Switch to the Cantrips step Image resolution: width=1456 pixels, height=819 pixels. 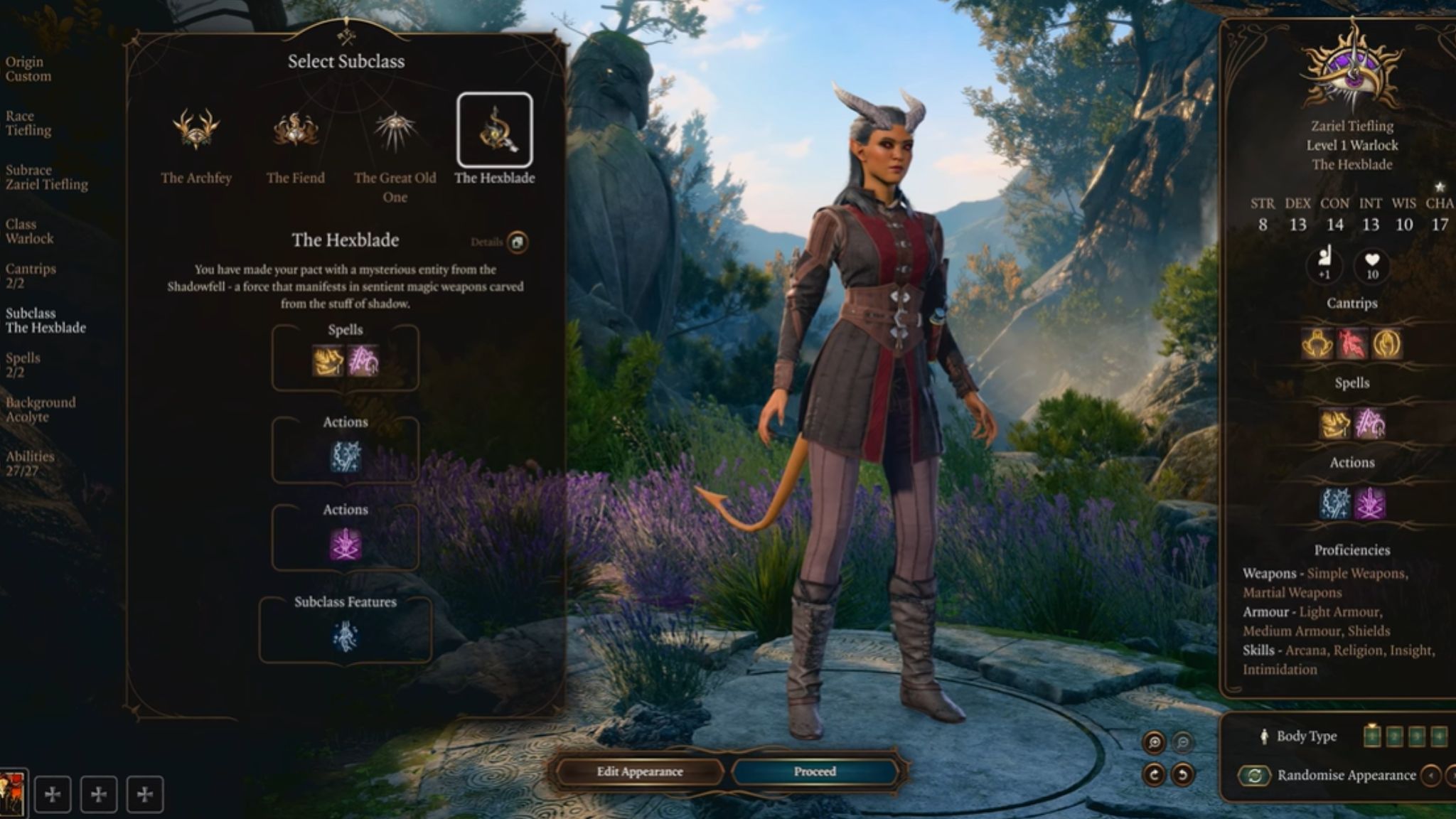(x=31, y=276)
